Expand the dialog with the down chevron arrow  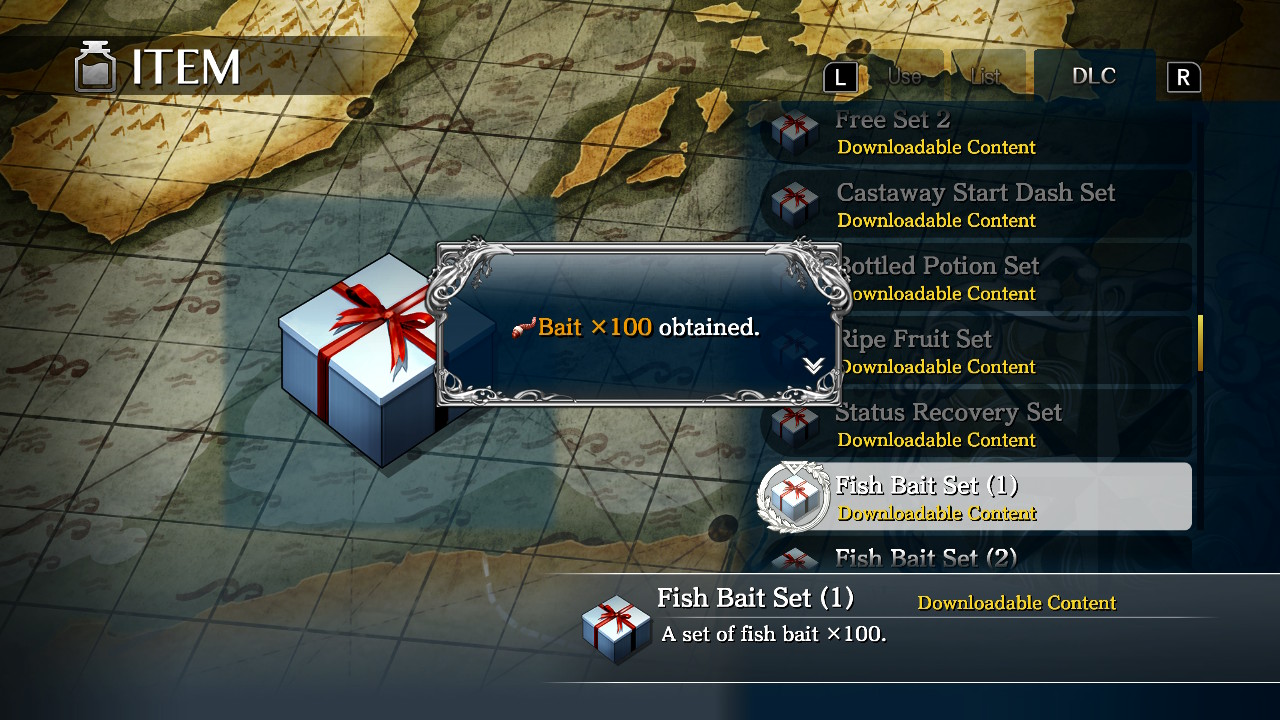(x=812, y=366)
